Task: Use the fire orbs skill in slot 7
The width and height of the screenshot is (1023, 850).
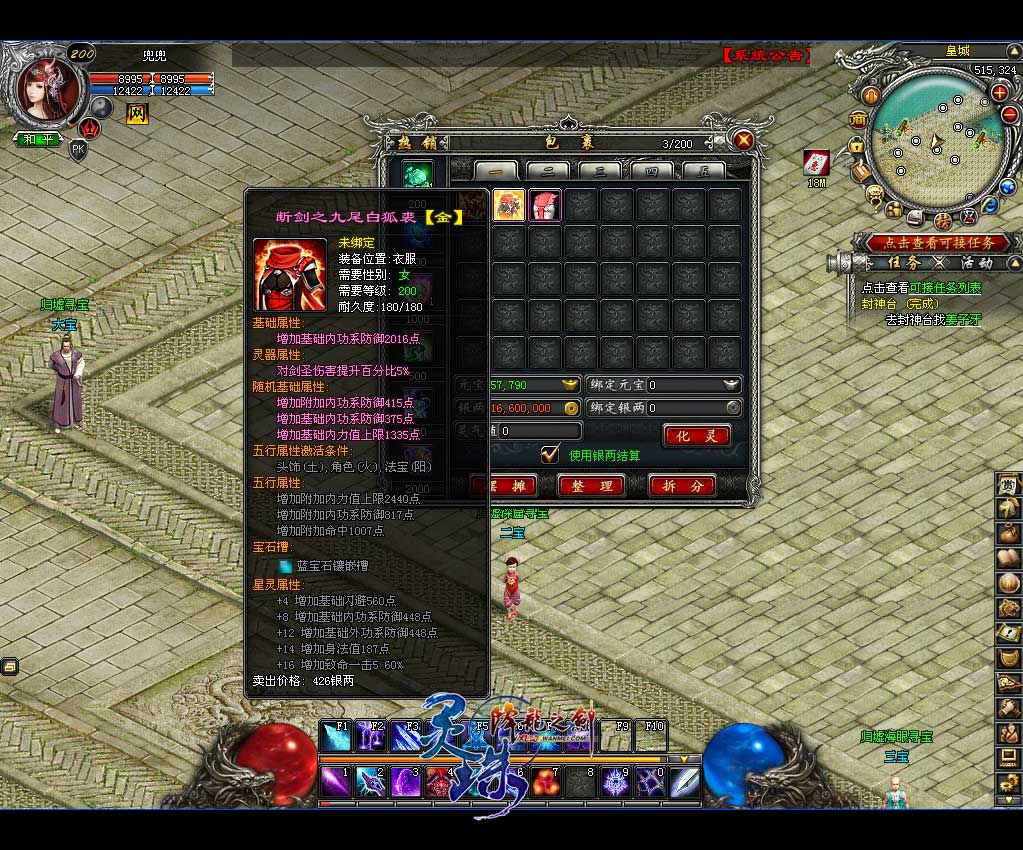Action: point(545,781)
